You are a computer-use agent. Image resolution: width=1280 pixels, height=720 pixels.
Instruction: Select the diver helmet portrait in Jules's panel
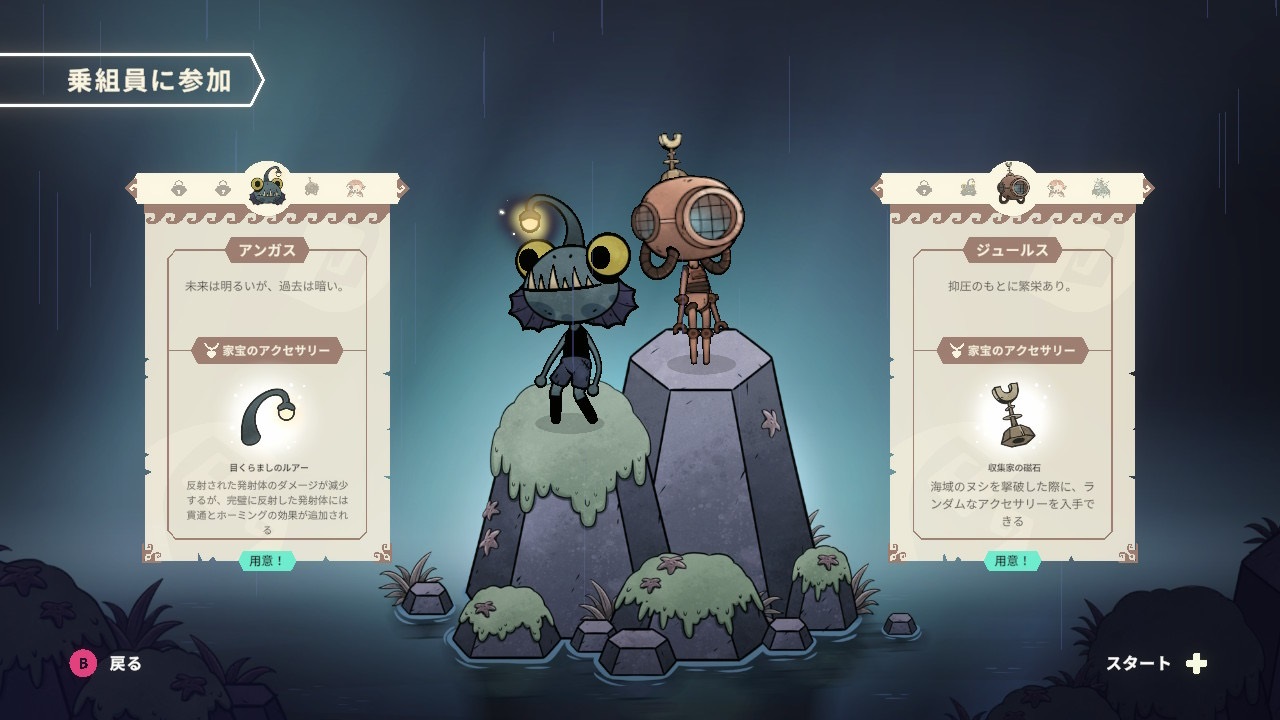click(x=1013, y=186)
